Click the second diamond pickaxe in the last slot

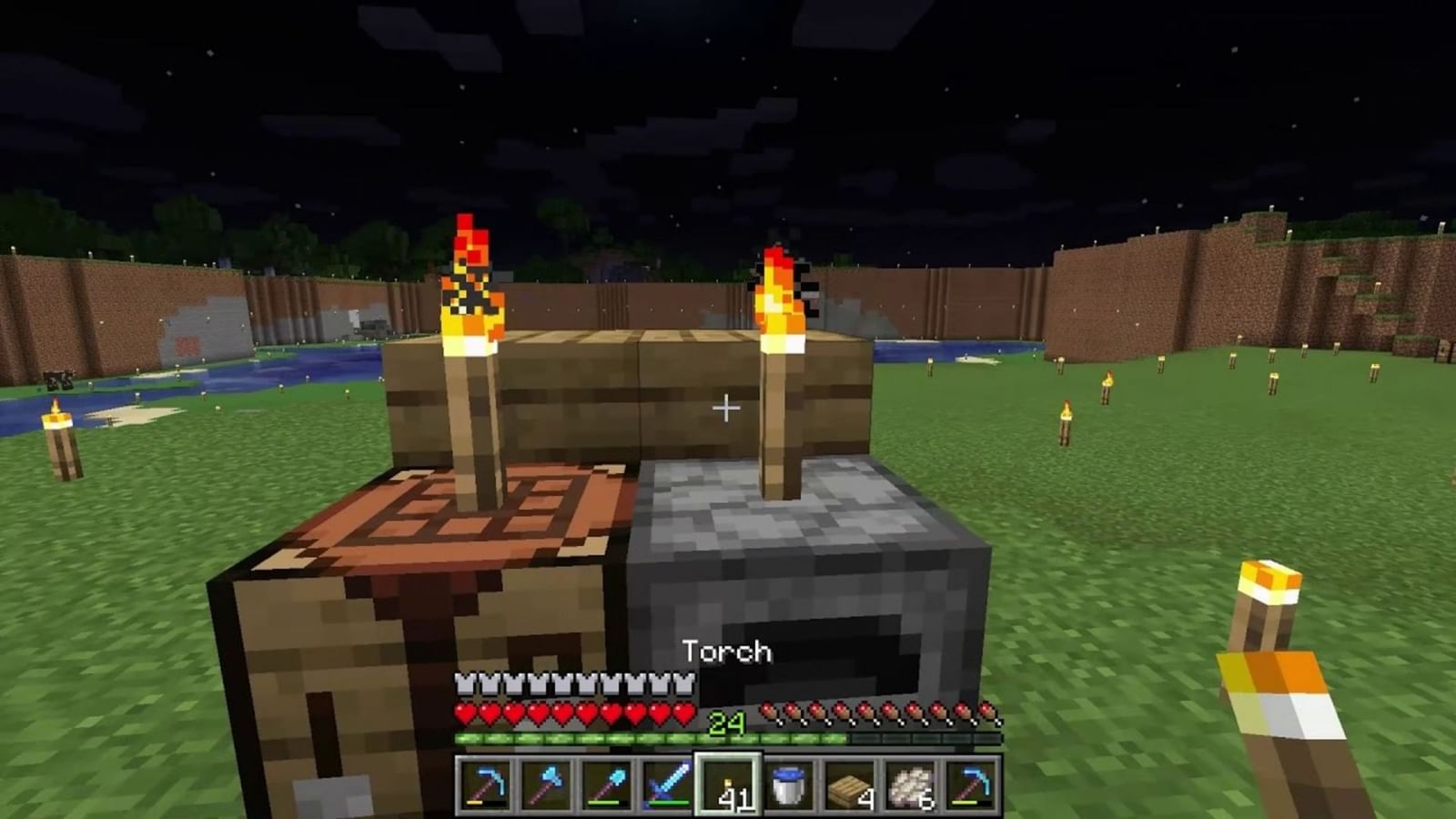970,787
